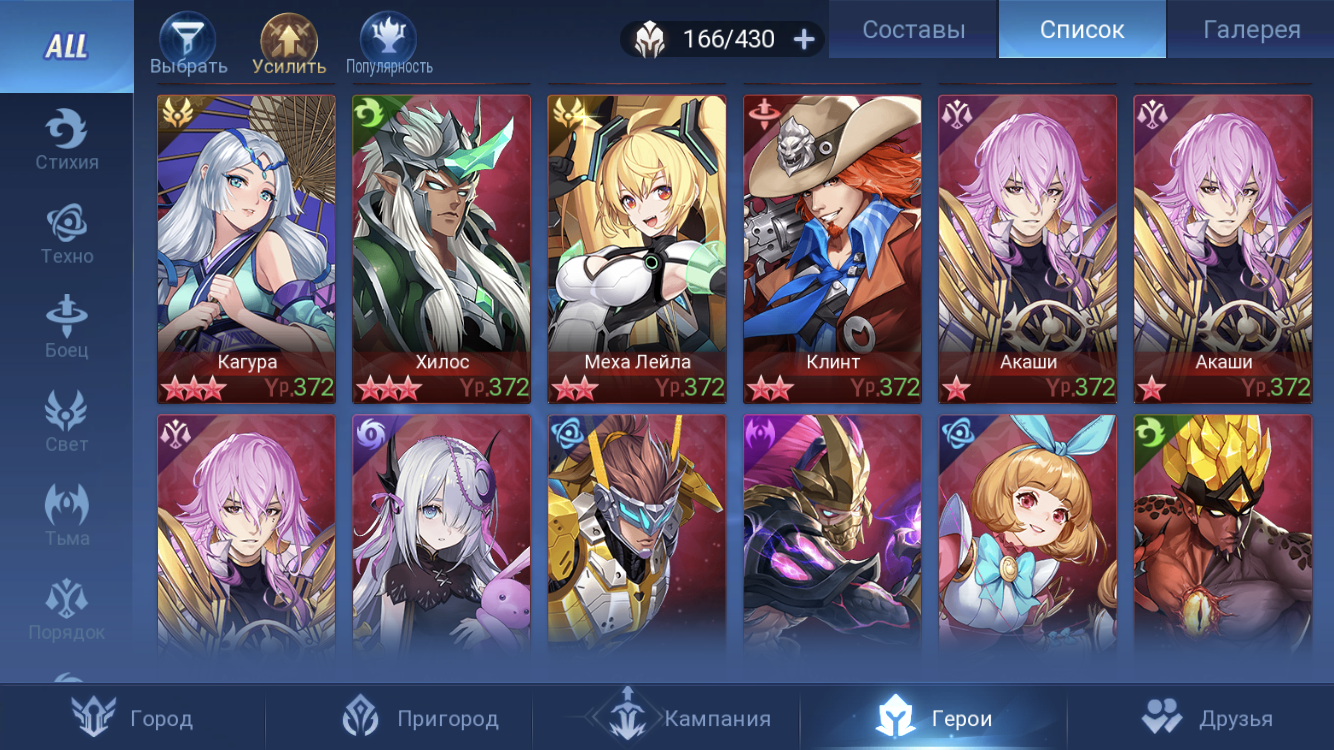Open the Галерея tab
The width and height of the screenshot is (1334, 750).
coord(1251,30)
